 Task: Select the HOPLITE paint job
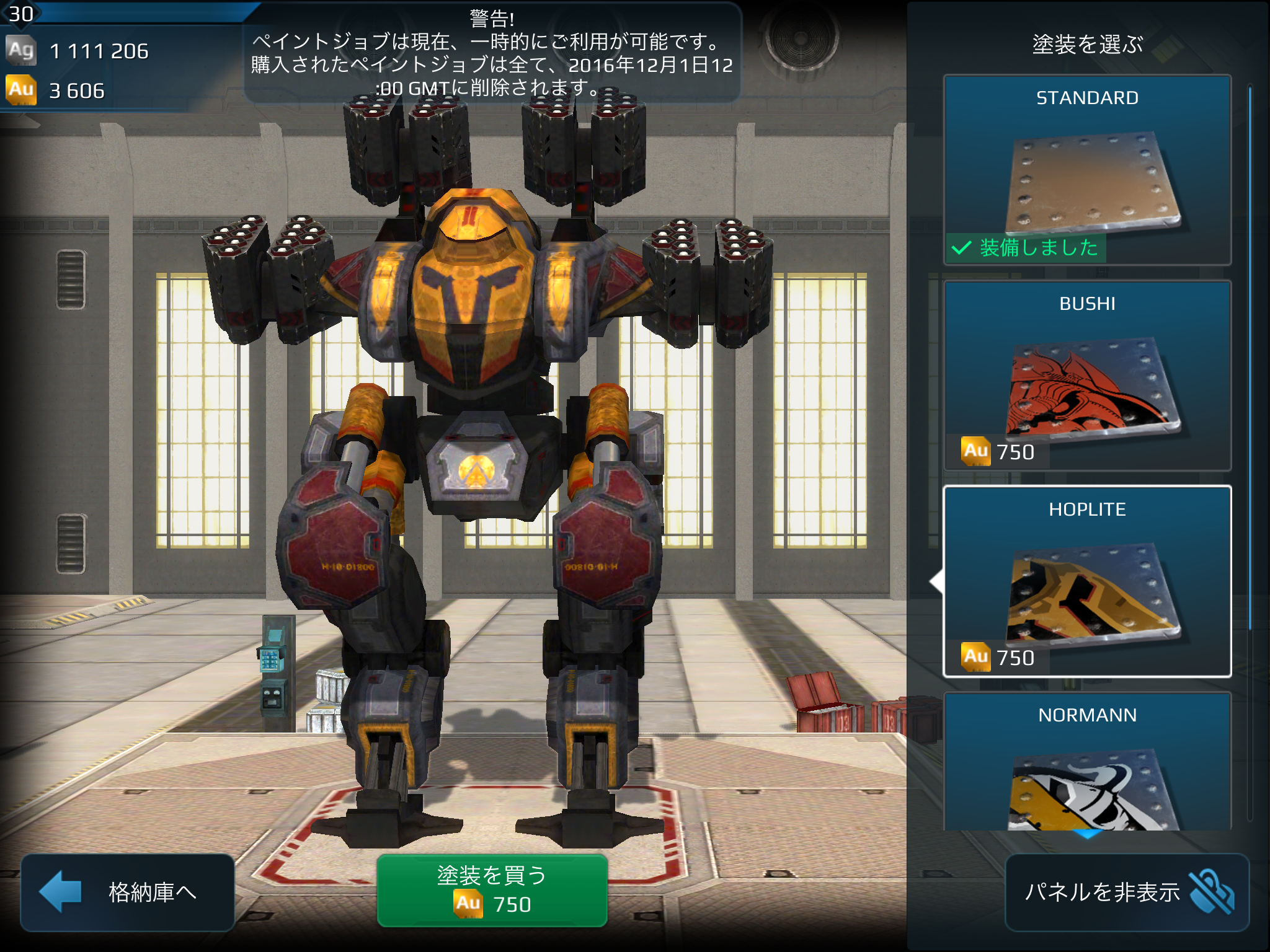pyautogui.click(x=1087, y=581)
